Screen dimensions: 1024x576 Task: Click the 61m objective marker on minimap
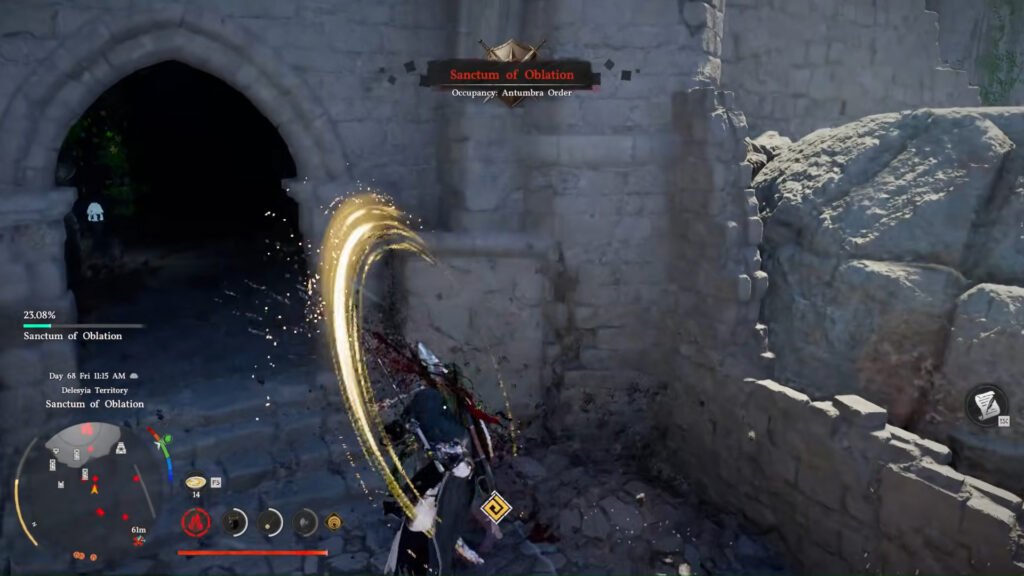tap(138, 536)
